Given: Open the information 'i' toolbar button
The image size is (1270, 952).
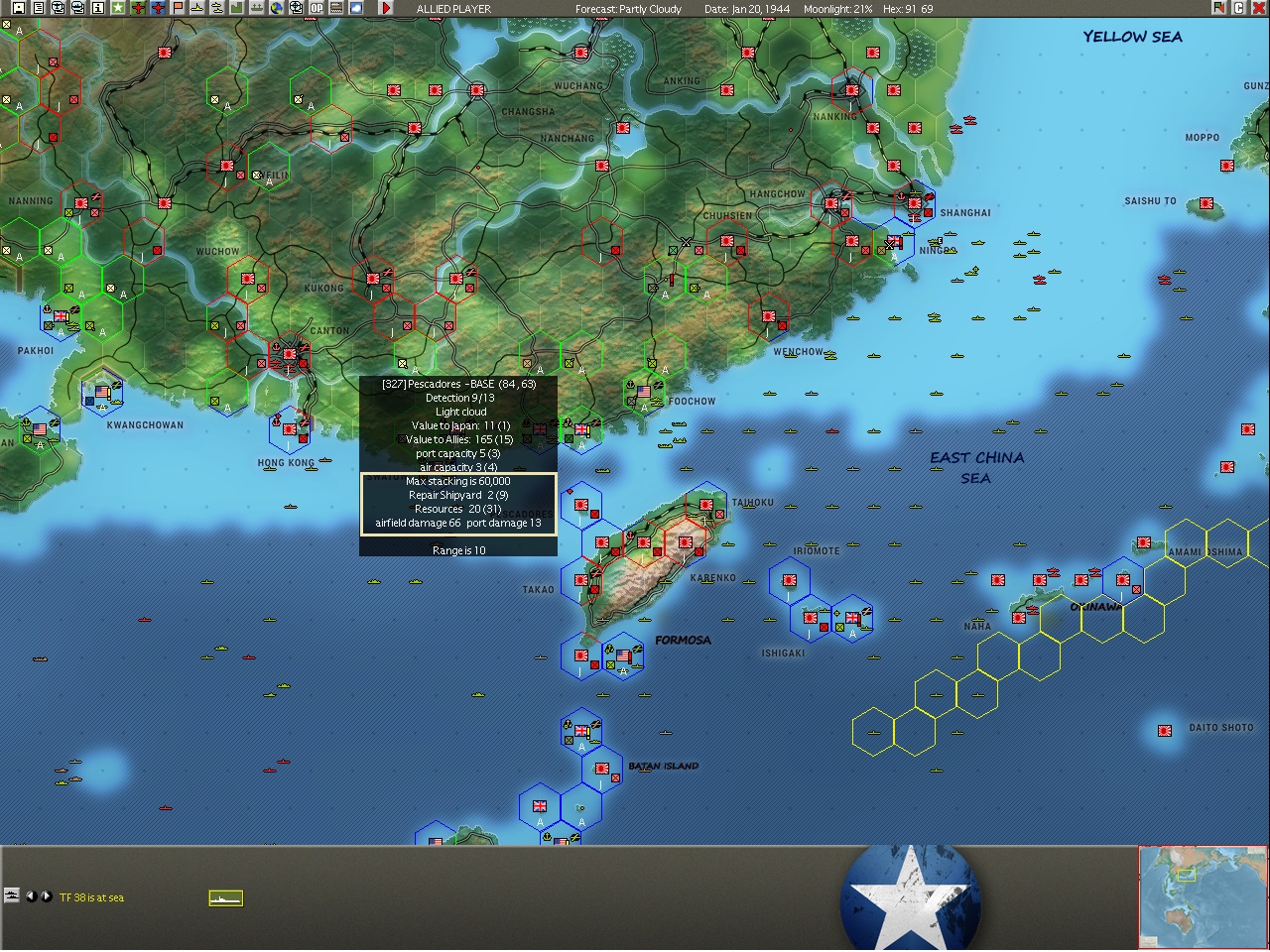Looking at the screenshot, I should (98, 8).
